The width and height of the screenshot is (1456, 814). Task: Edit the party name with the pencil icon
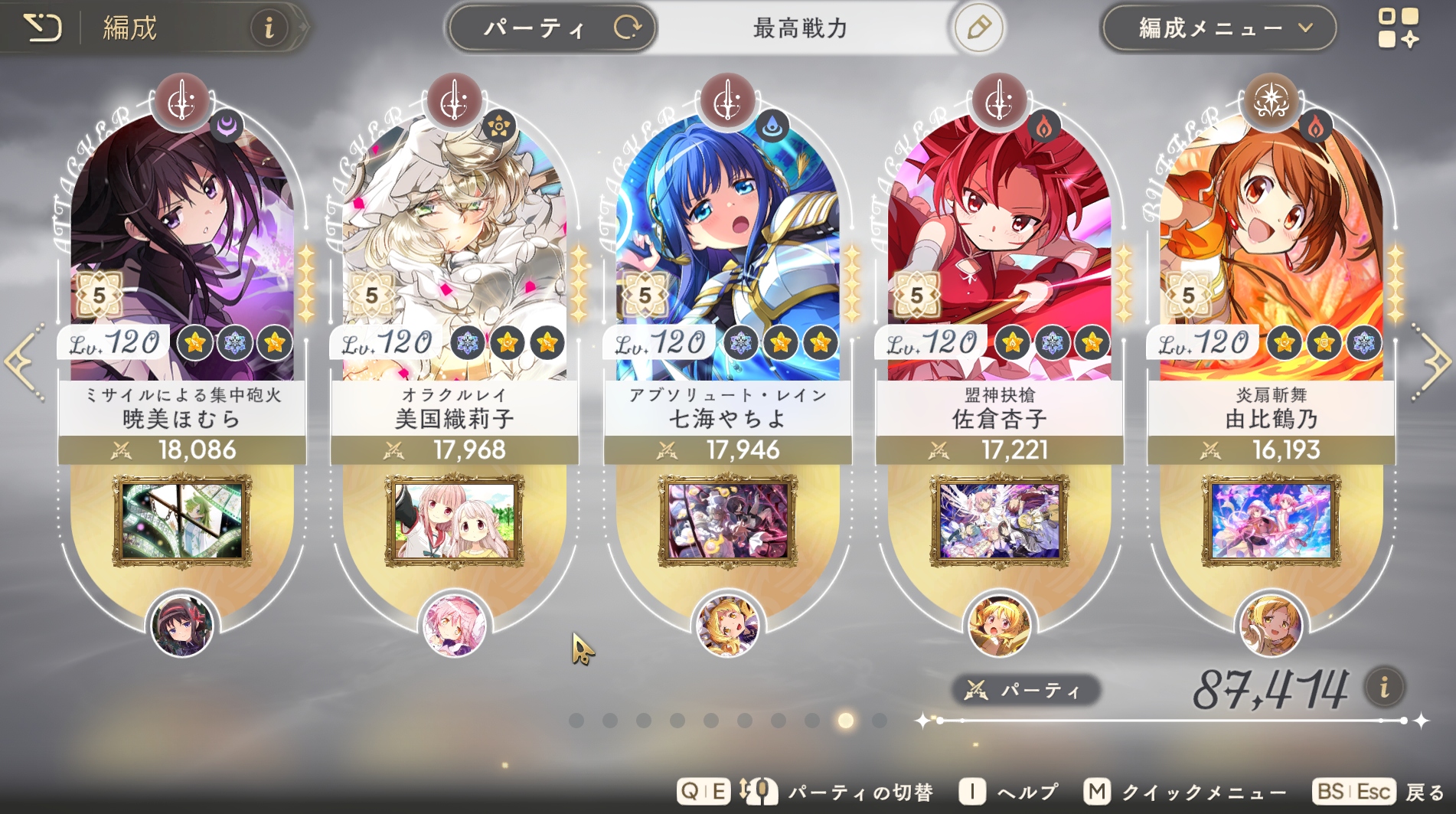pyautogui.click(x=978, y=28)
